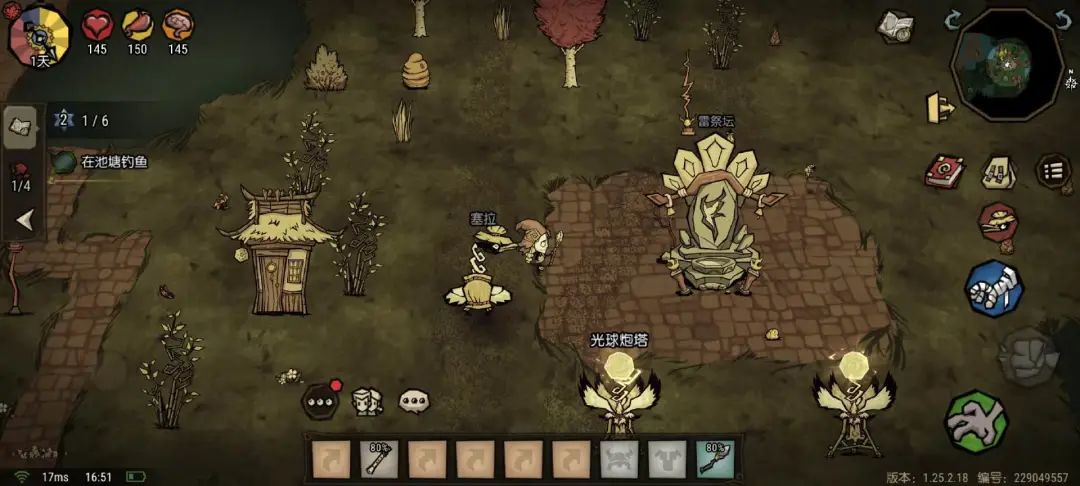Rotate camera with the left arrow

[x=953, y=20]
